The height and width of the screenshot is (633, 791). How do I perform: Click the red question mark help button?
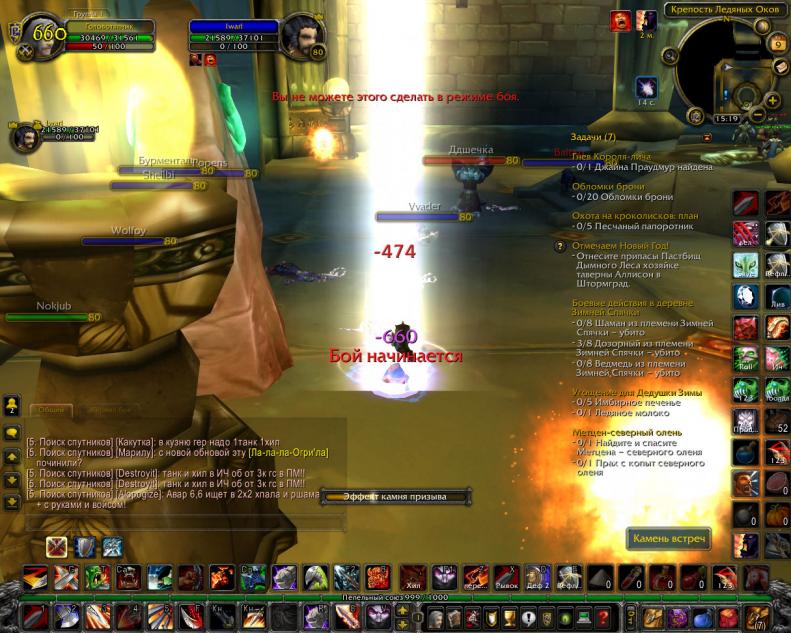point(603,615)
